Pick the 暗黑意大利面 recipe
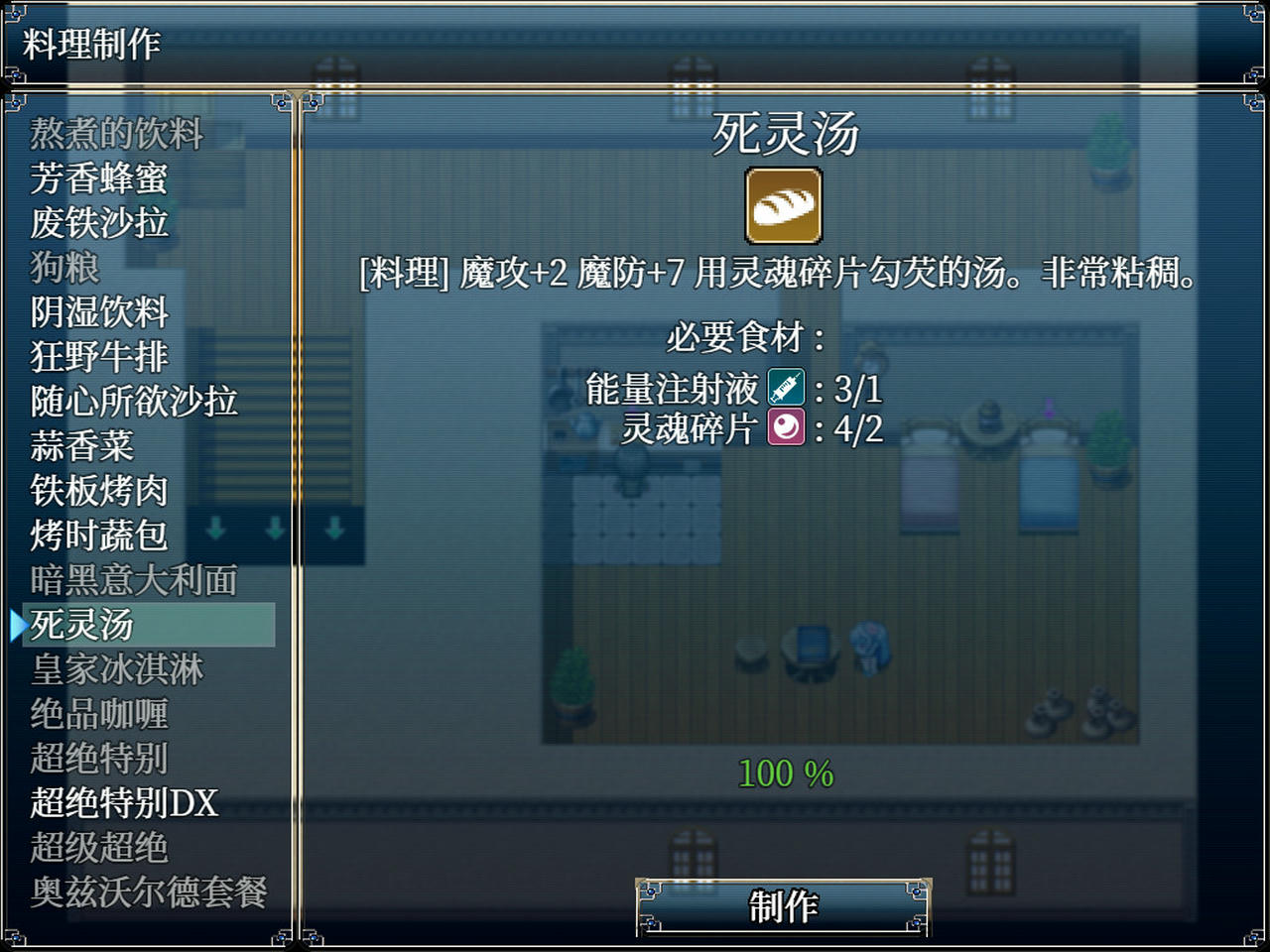The height and width of the screenshot is (952, 1270). click(x=134, y=580)
